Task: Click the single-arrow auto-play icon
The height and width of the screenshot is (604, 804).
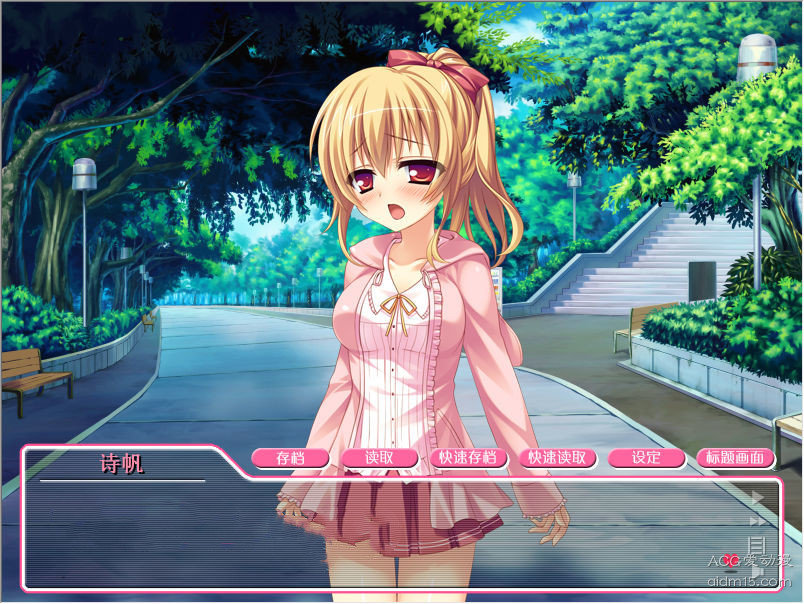Action: click(x=757, y=497)
